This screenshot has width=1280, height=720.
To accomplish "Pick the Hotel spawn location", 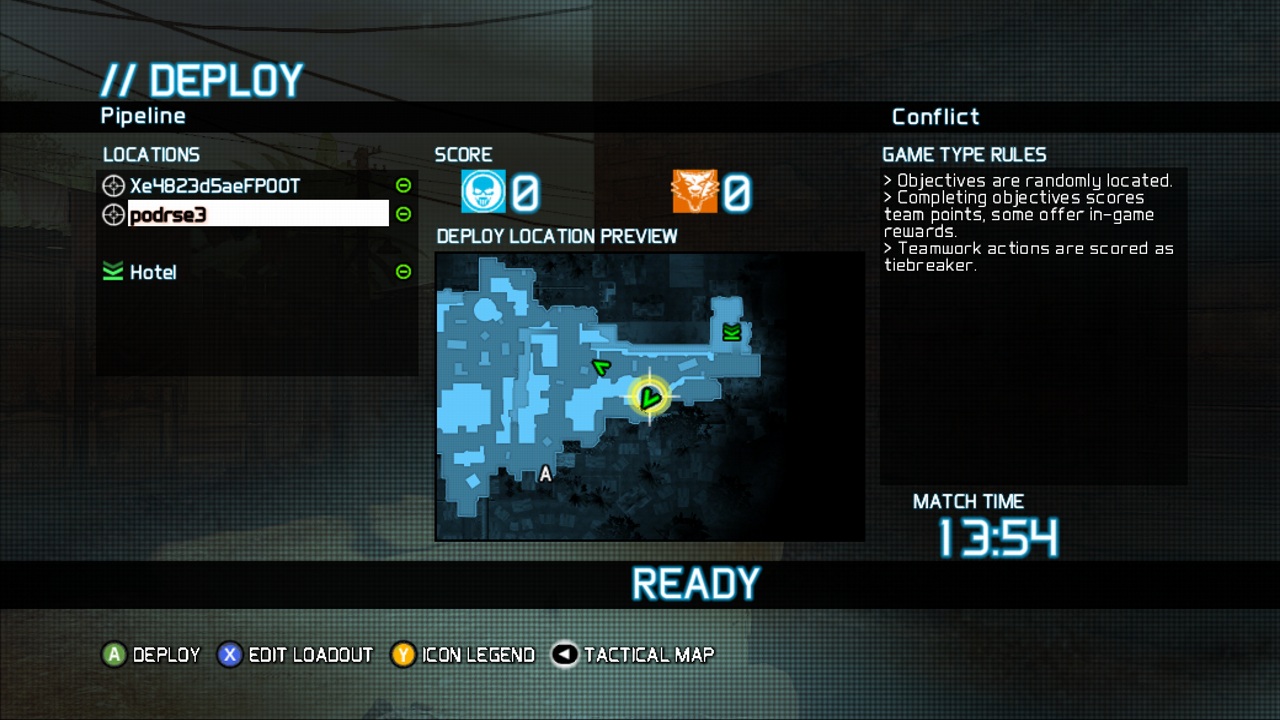I will (153, 272).
